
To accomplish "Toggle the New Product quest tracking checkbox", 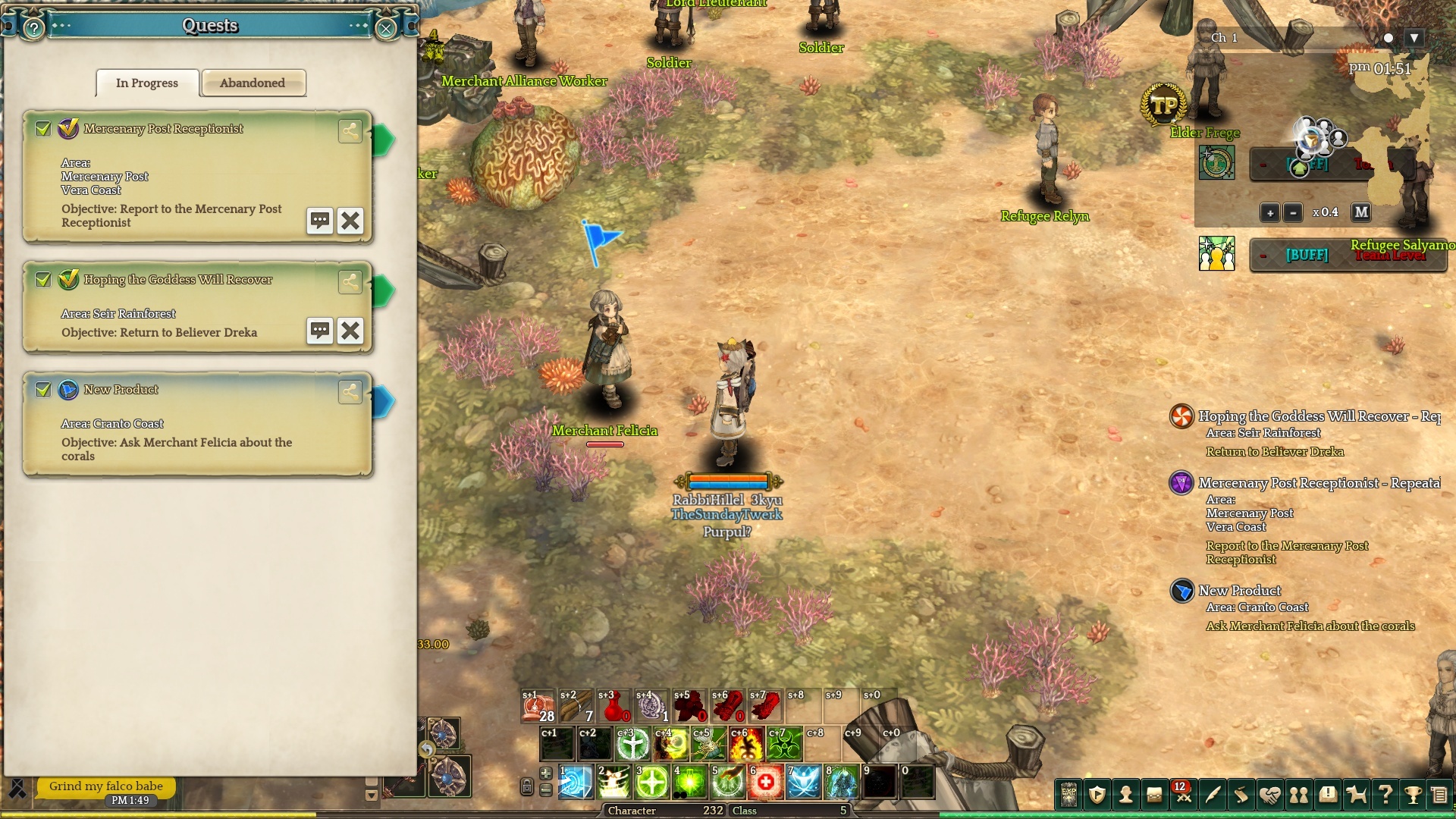I will (43, 390).
